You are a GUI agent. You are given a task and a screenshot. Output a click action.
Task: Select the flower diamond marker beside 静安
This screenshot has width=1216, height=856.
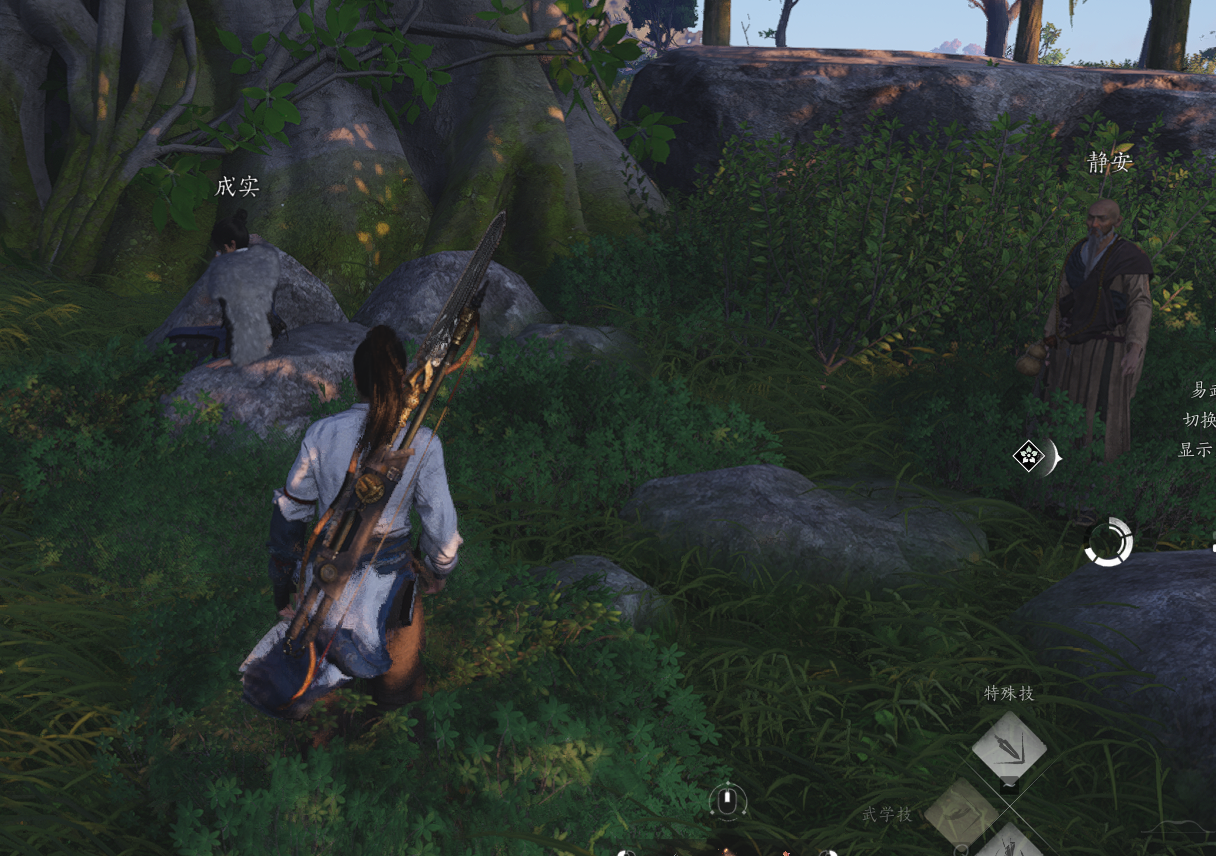pos(1029,457)
